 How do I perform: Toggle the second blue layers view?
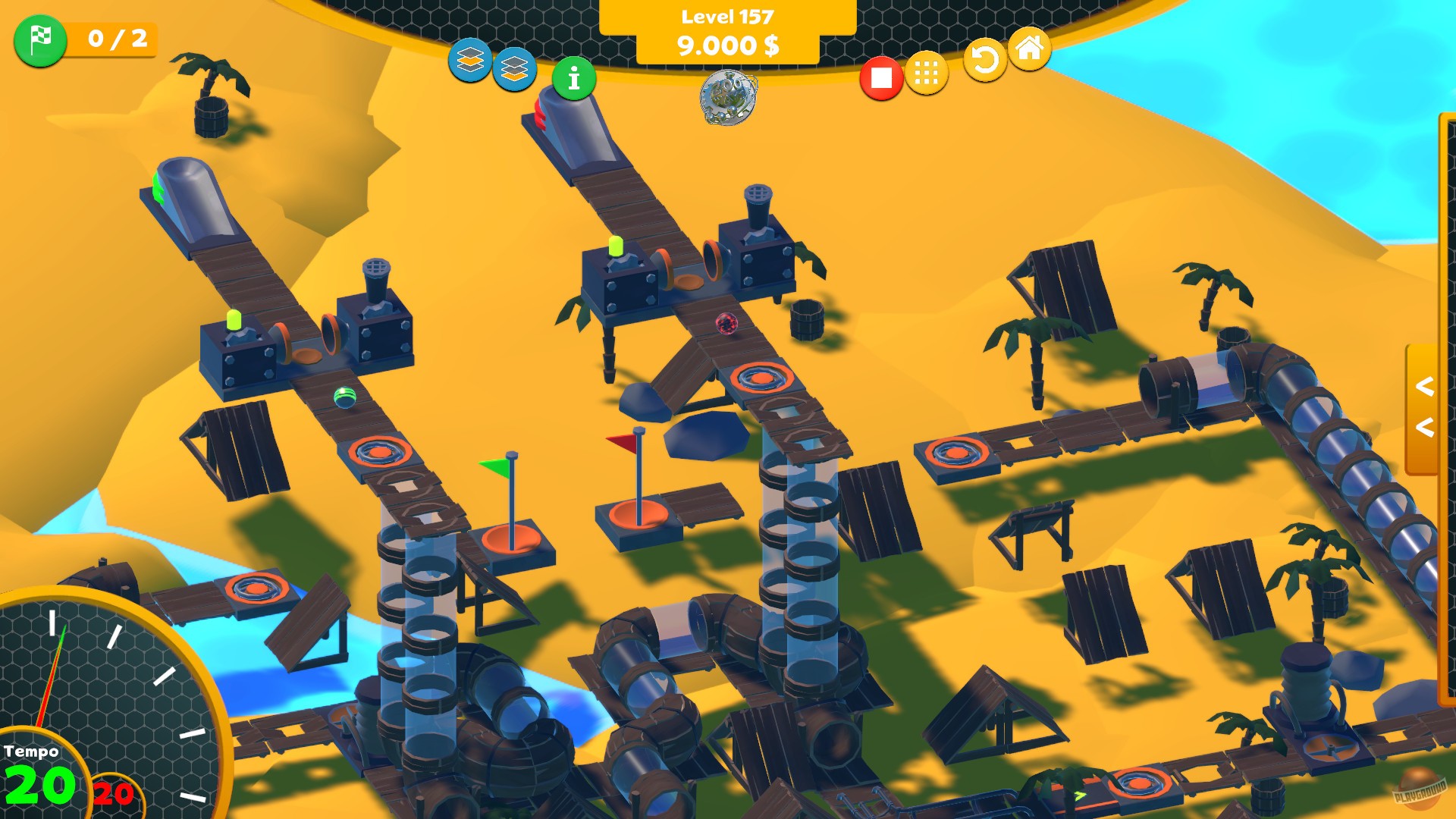(x=516, y=71)
